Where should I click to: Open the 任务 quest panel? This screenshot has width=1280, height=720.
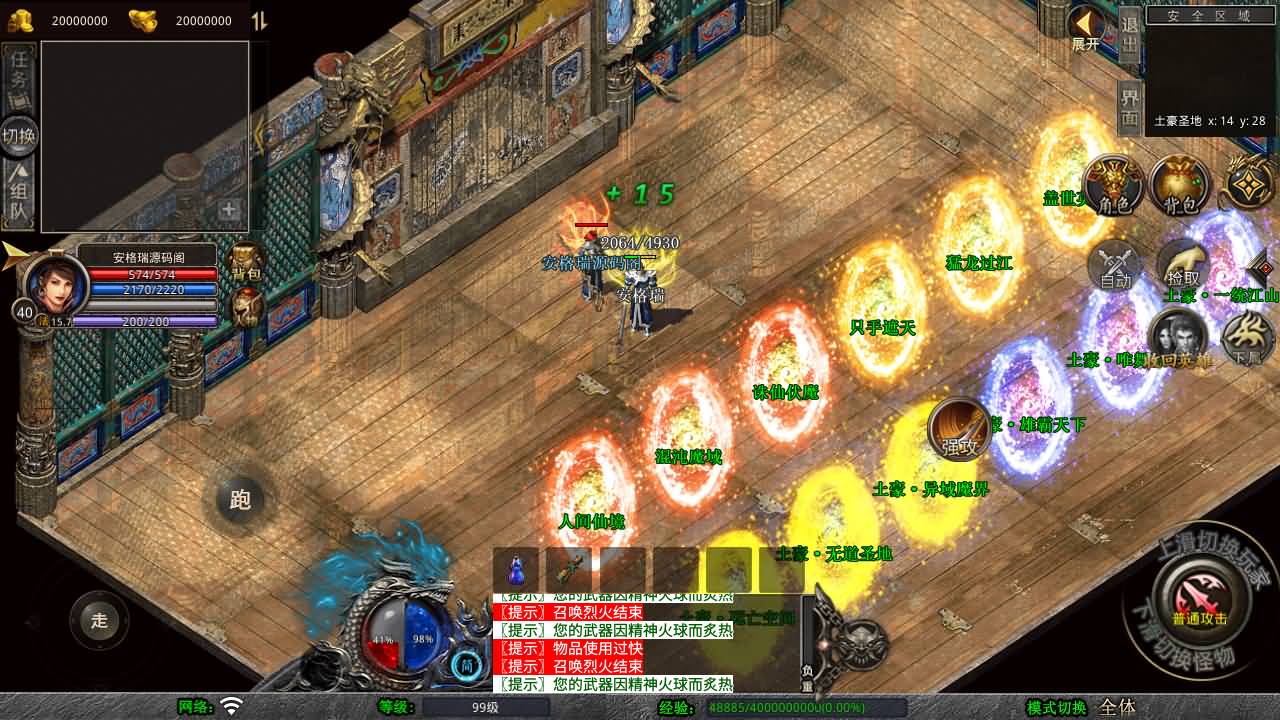(19, 78)
